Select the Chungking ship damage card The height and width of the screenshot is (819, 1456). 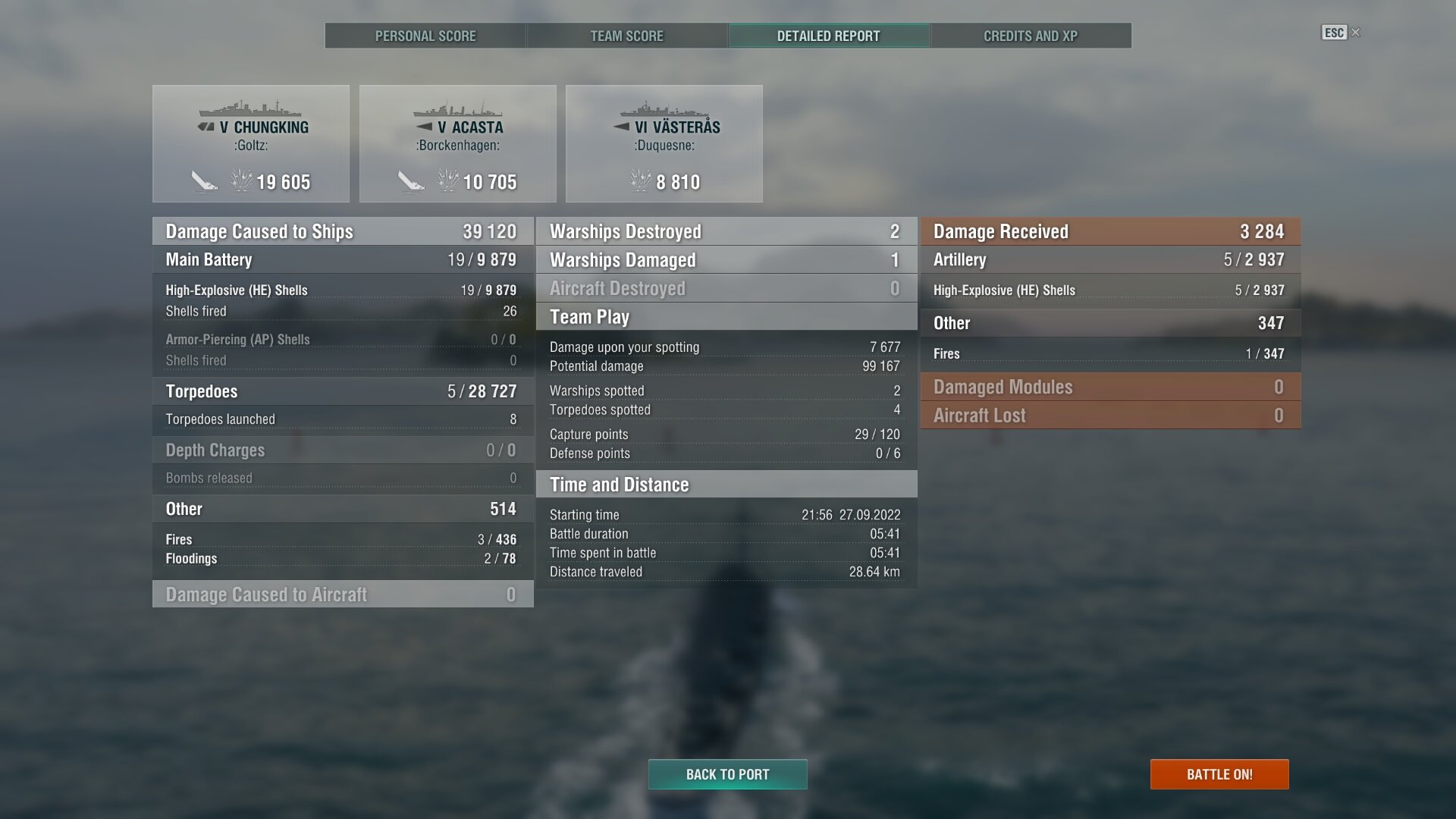click(251, 143)
